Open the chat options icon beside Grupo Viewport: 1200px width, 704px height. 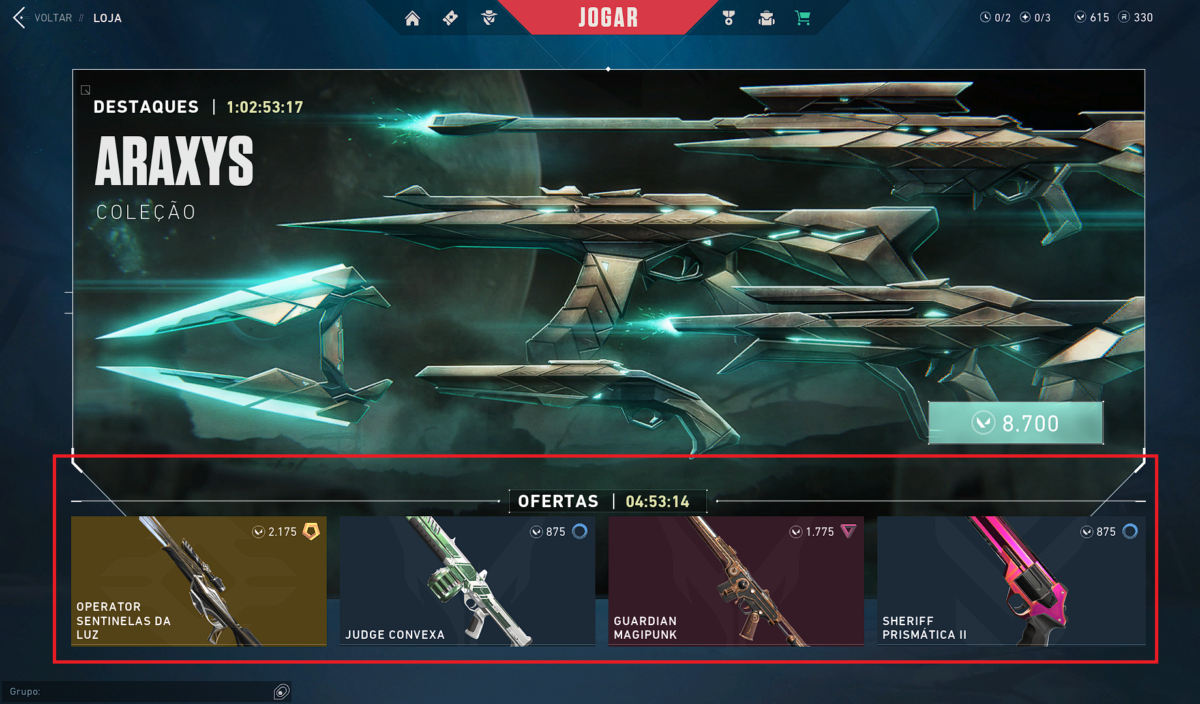(x=282, y=691)
